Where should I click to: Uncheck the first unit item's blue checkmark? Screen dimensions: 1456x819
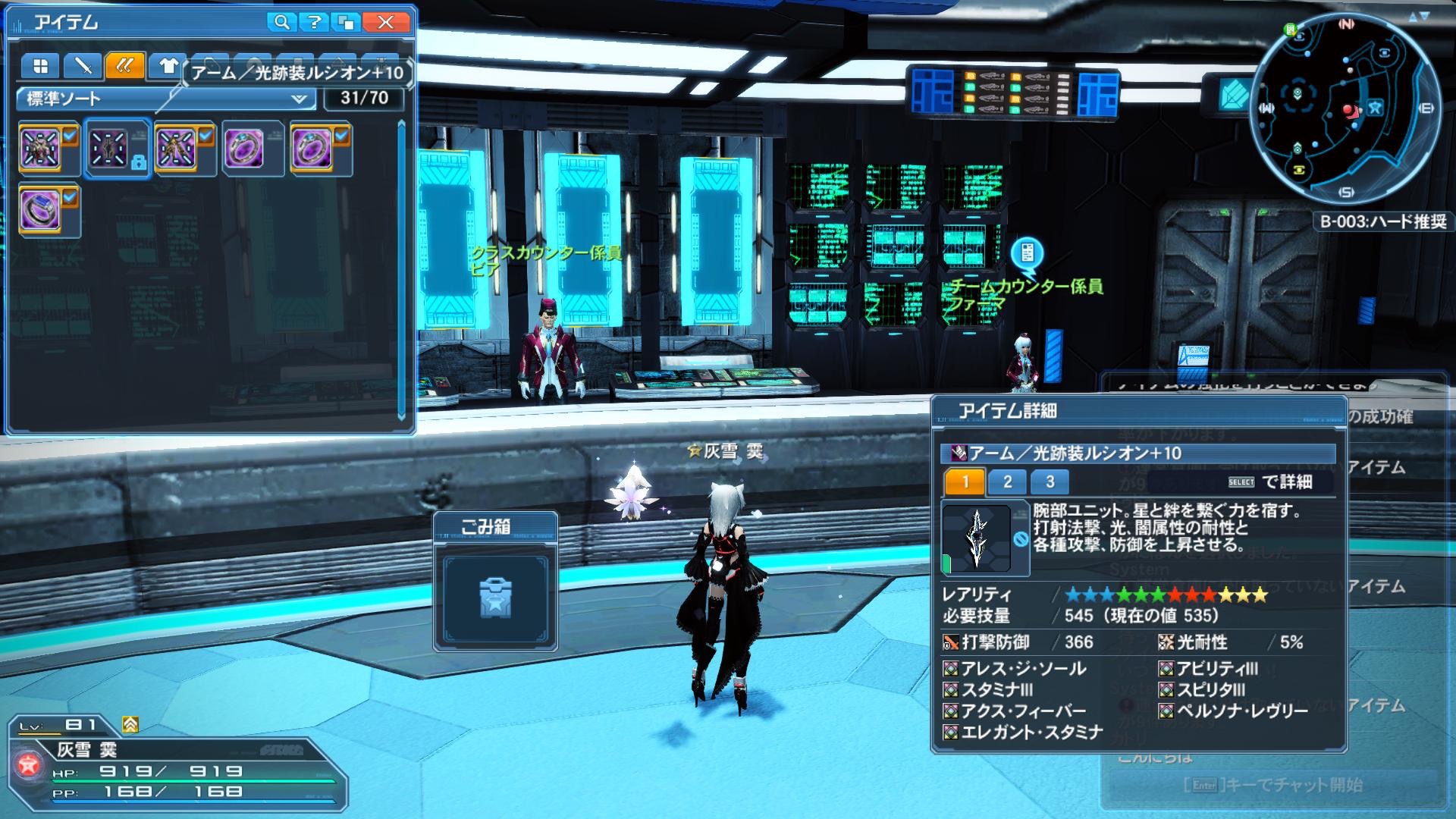pos(68,135)
